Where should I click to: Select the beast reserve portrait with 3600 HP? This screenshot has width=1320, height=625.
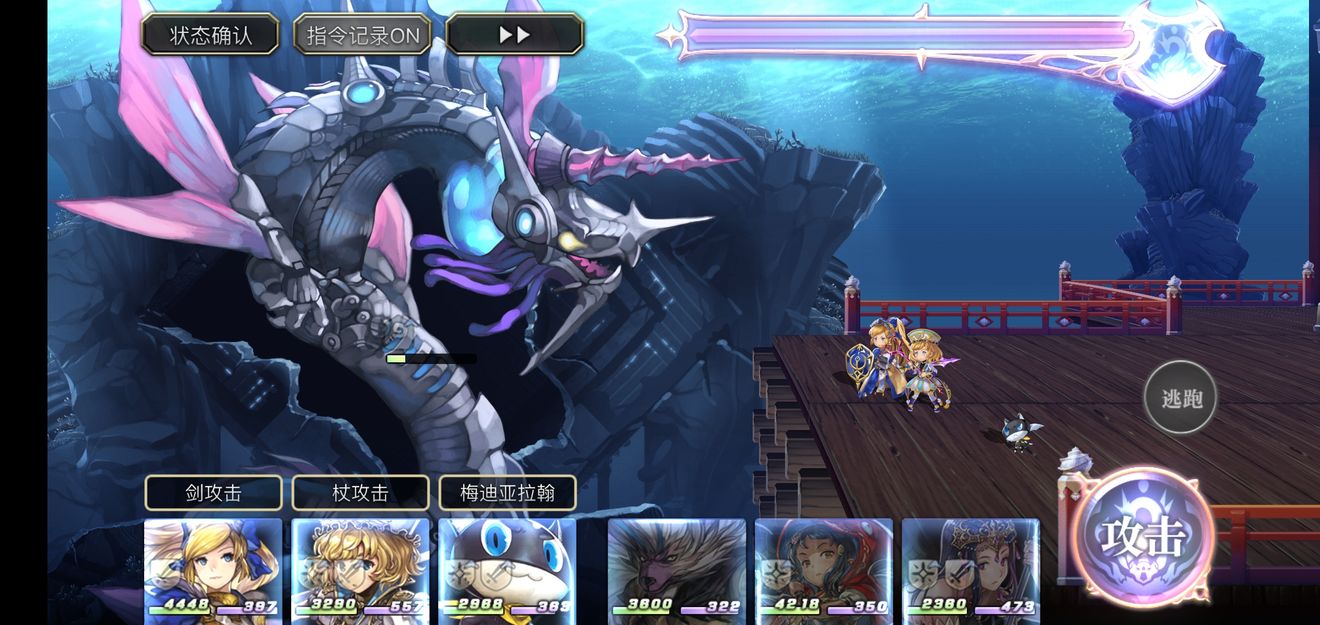point(677,567)
